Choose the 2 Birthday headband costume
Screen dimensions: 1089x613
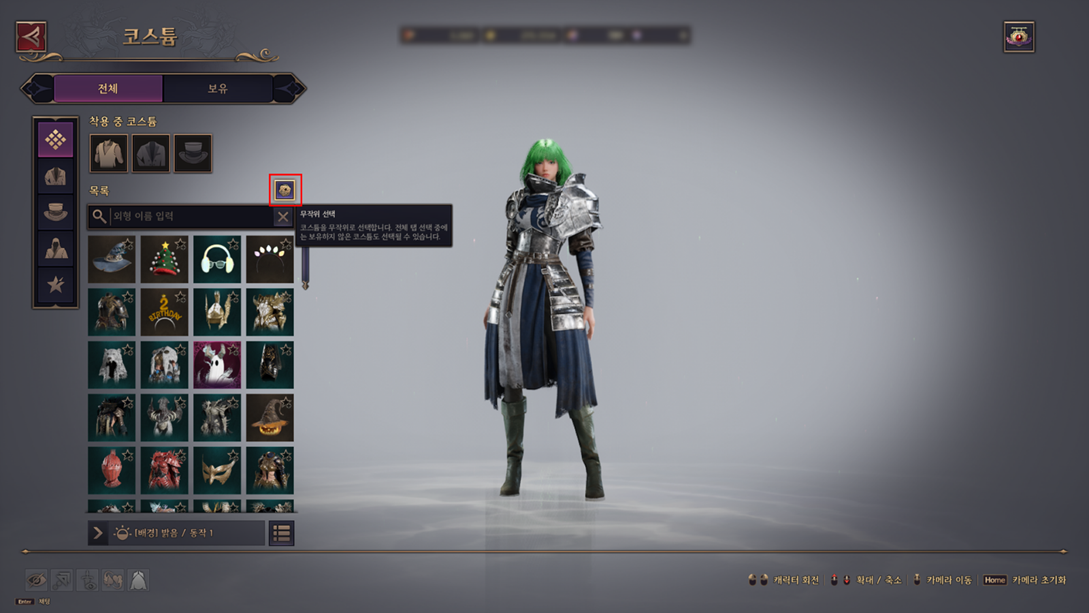(x=164, y=312)
